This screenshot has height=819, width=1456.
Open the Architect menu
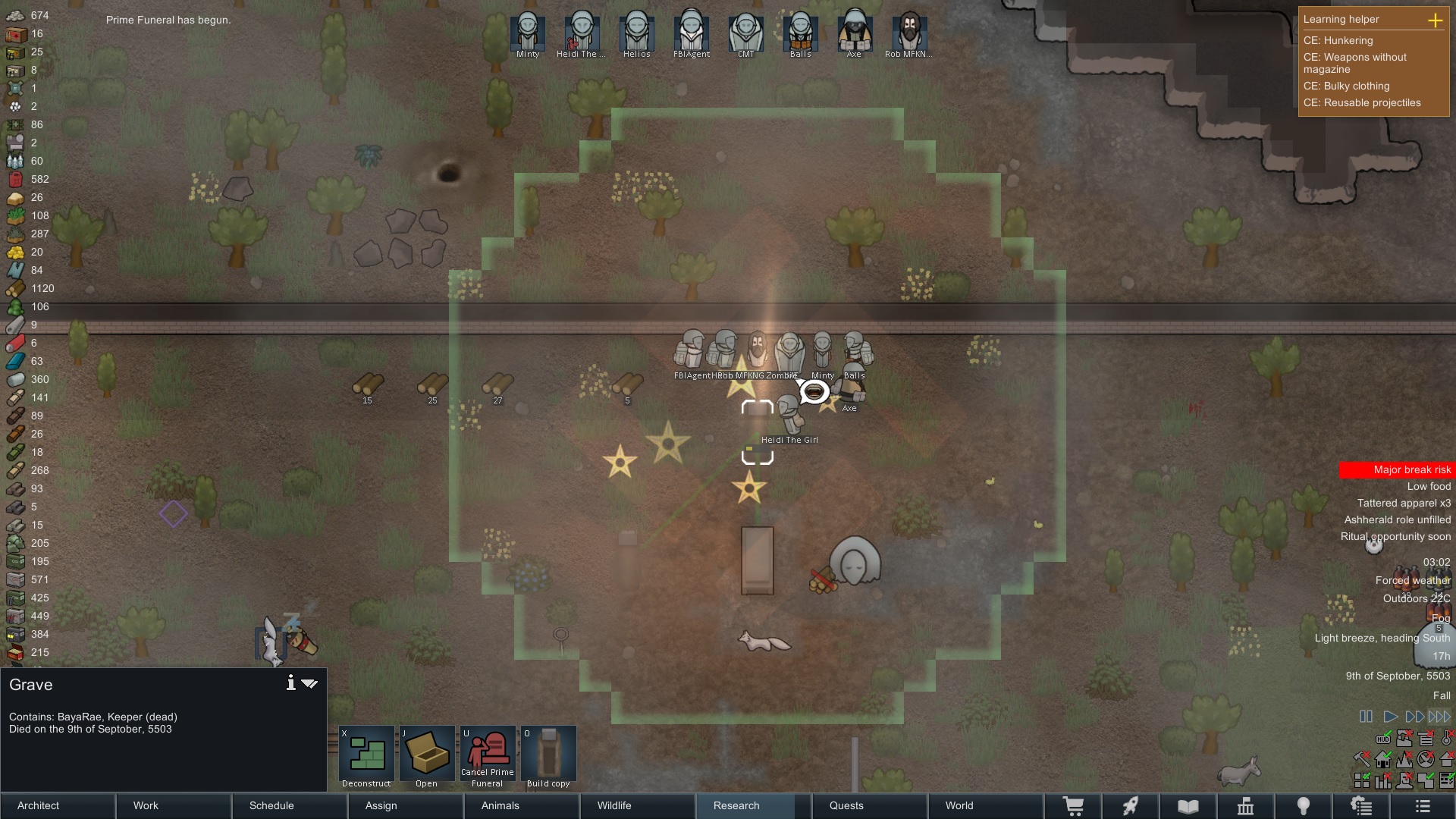pyautogui.click(x=58, y=805)
